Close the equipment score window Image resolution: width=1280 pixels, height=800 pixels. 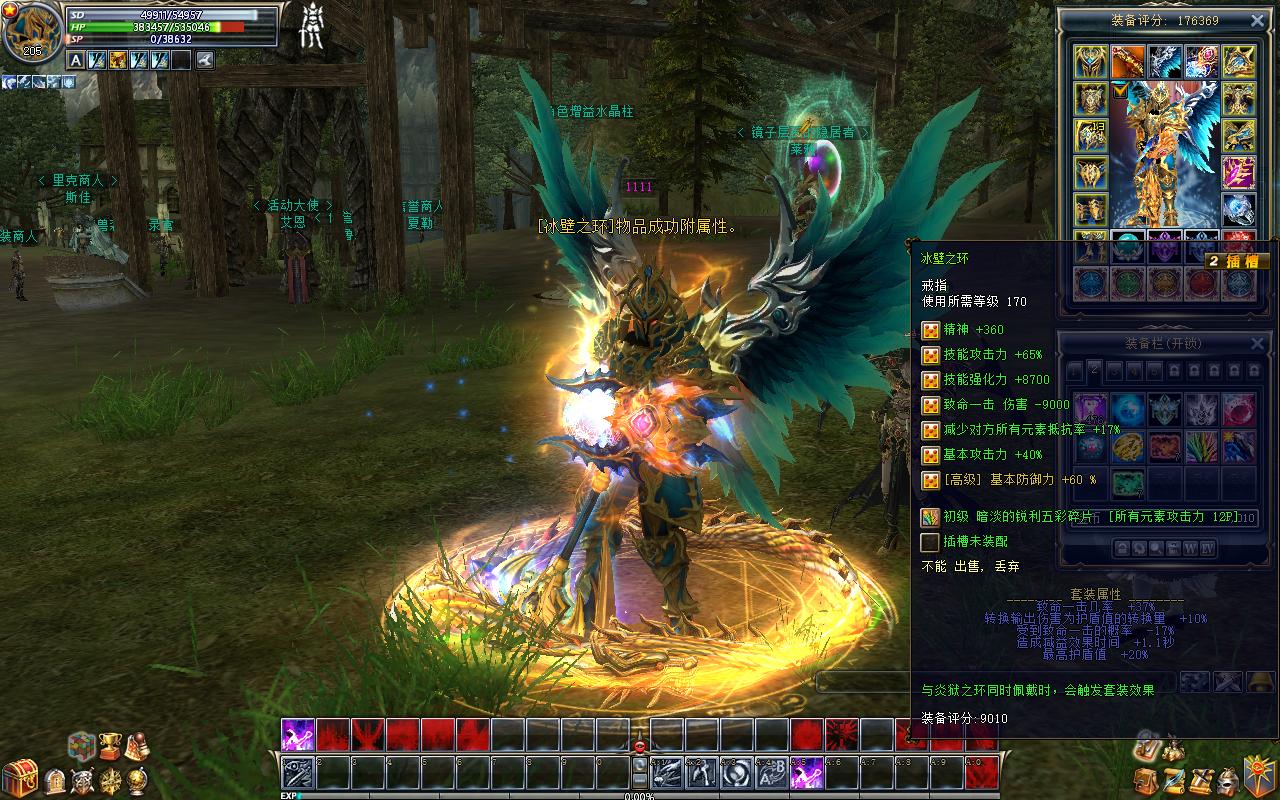click(1257, 20)
